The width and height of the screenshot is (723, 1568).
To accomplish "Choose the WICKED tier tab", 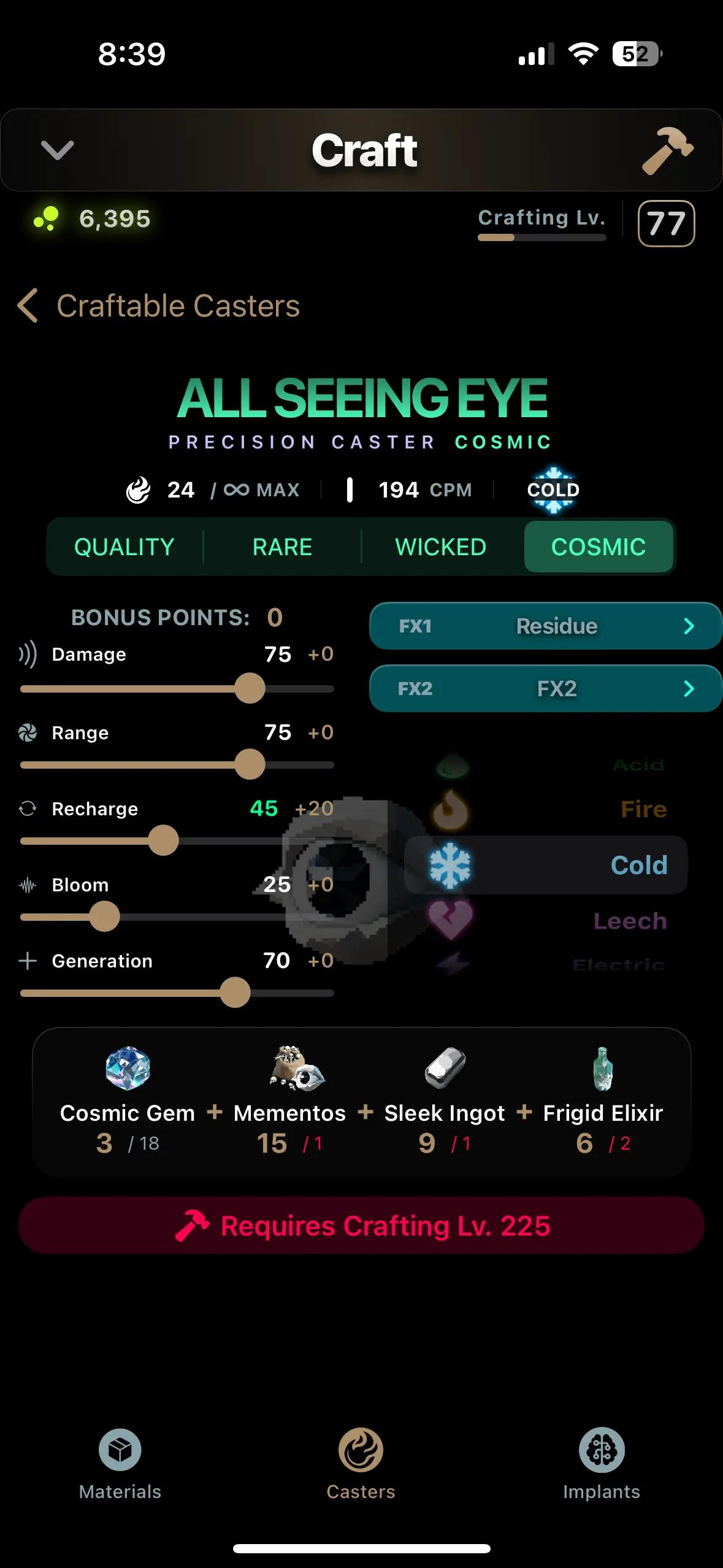I will (440, 547).
